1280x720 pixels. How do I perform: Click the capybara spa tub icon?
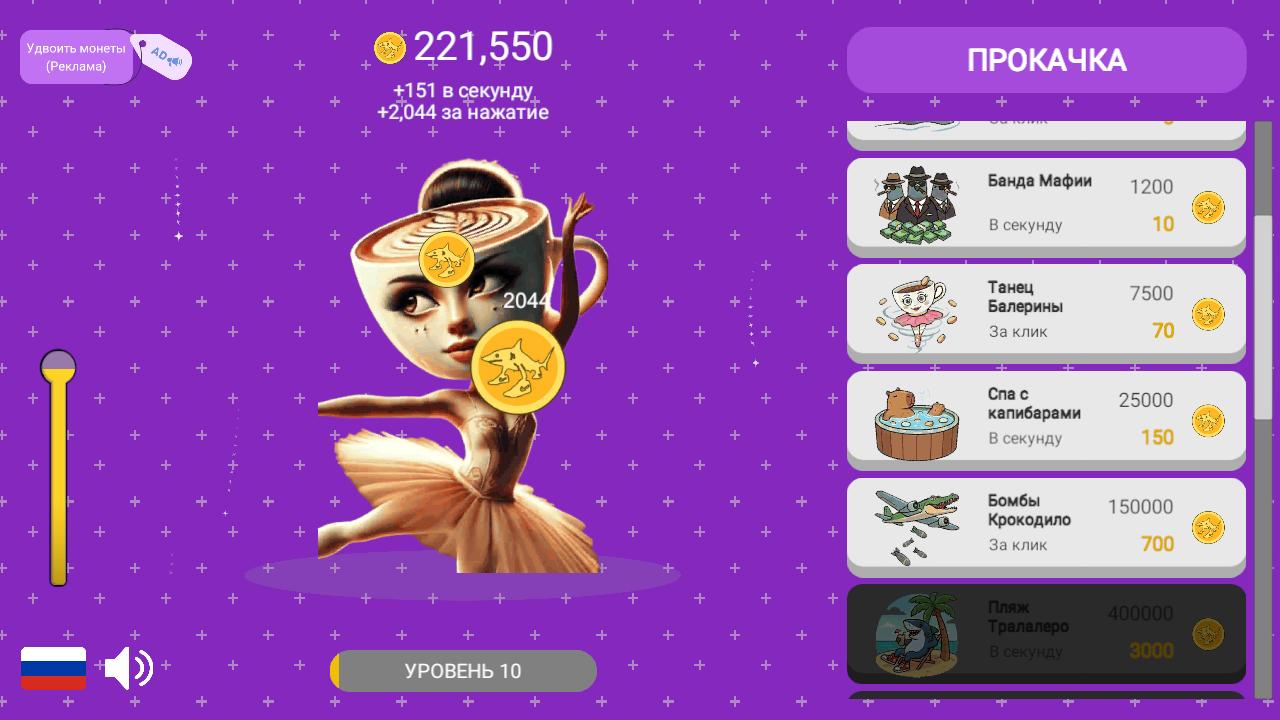coord(915,418)
